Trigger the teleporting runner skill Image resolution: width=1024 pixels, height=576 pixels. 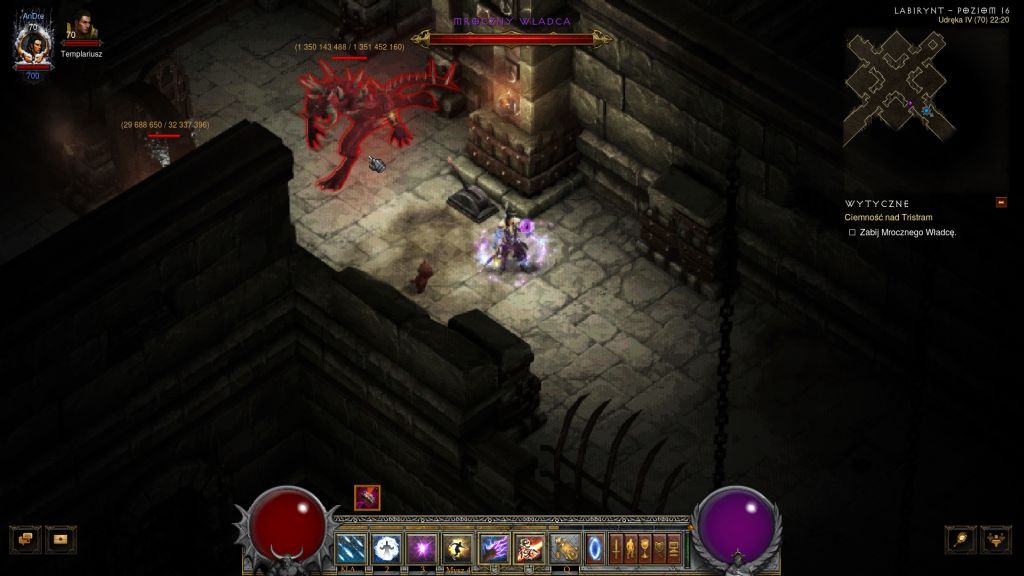[x=457, y=547]
